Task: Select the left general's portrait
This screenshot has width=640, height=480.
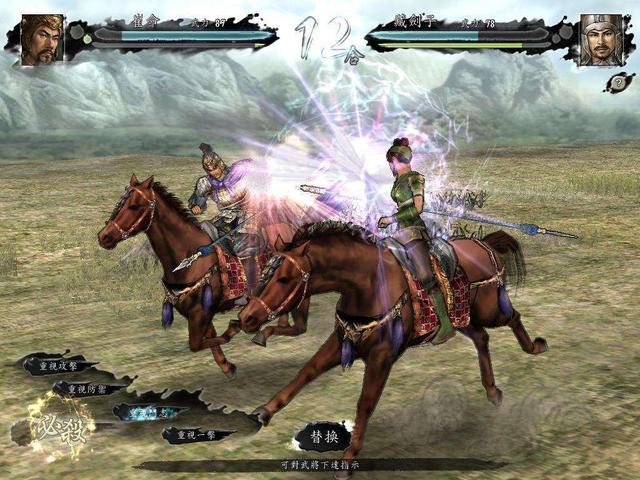Action: coord(42,39)
